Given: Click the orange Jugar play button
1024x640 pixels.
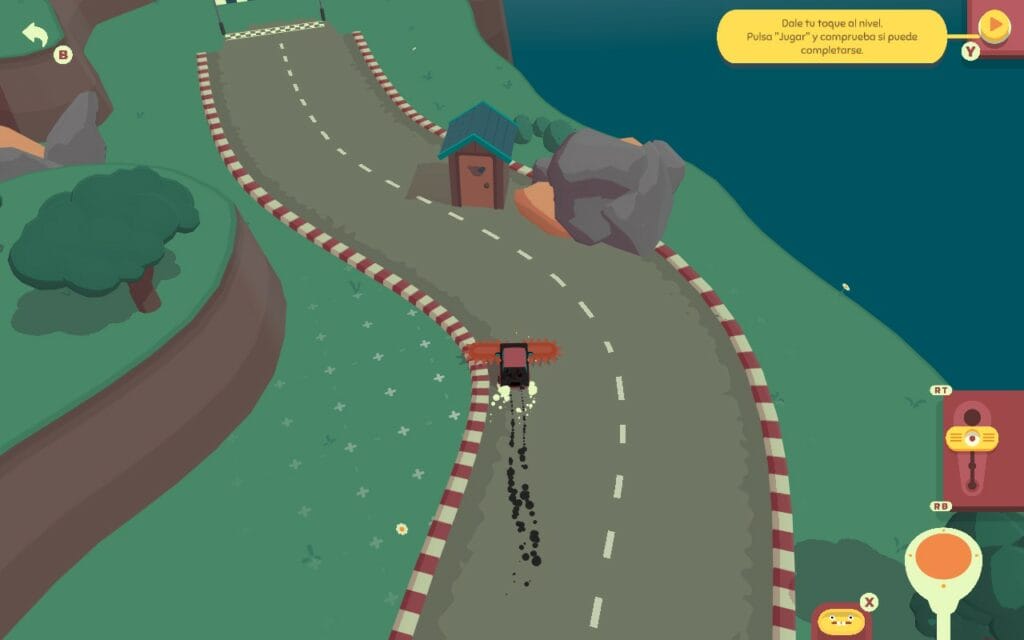Looking at the screenshot, I should coord(994,25).
